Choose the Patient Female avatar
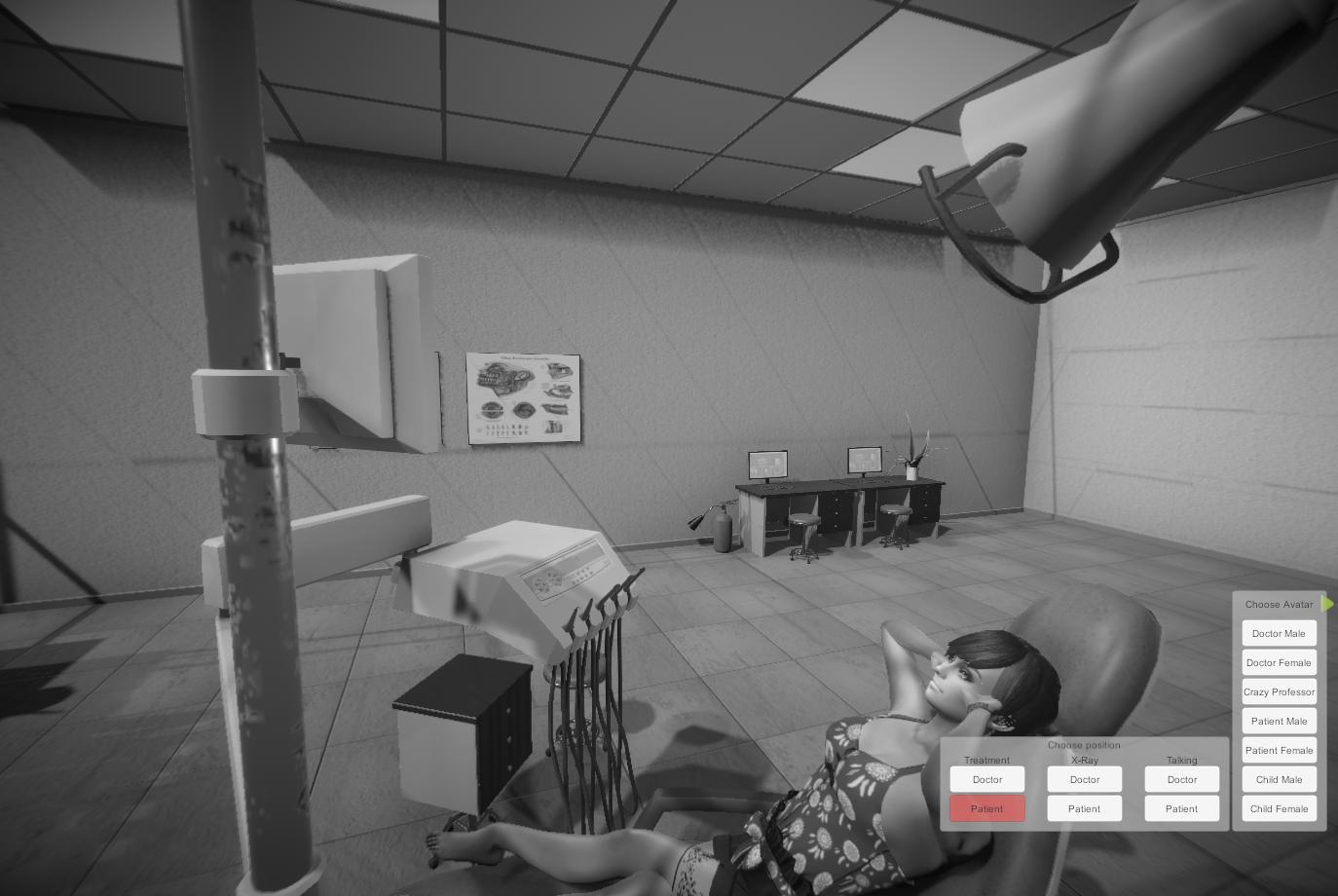 pyautogui.click(x=1279, y=750)
